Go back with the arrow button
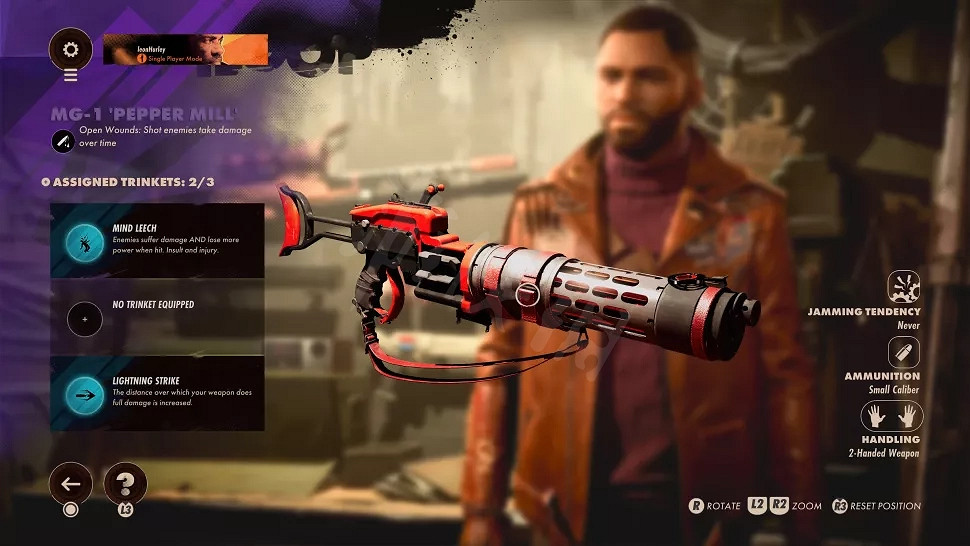This screenshot has width=970, height=546. [70, 484]
